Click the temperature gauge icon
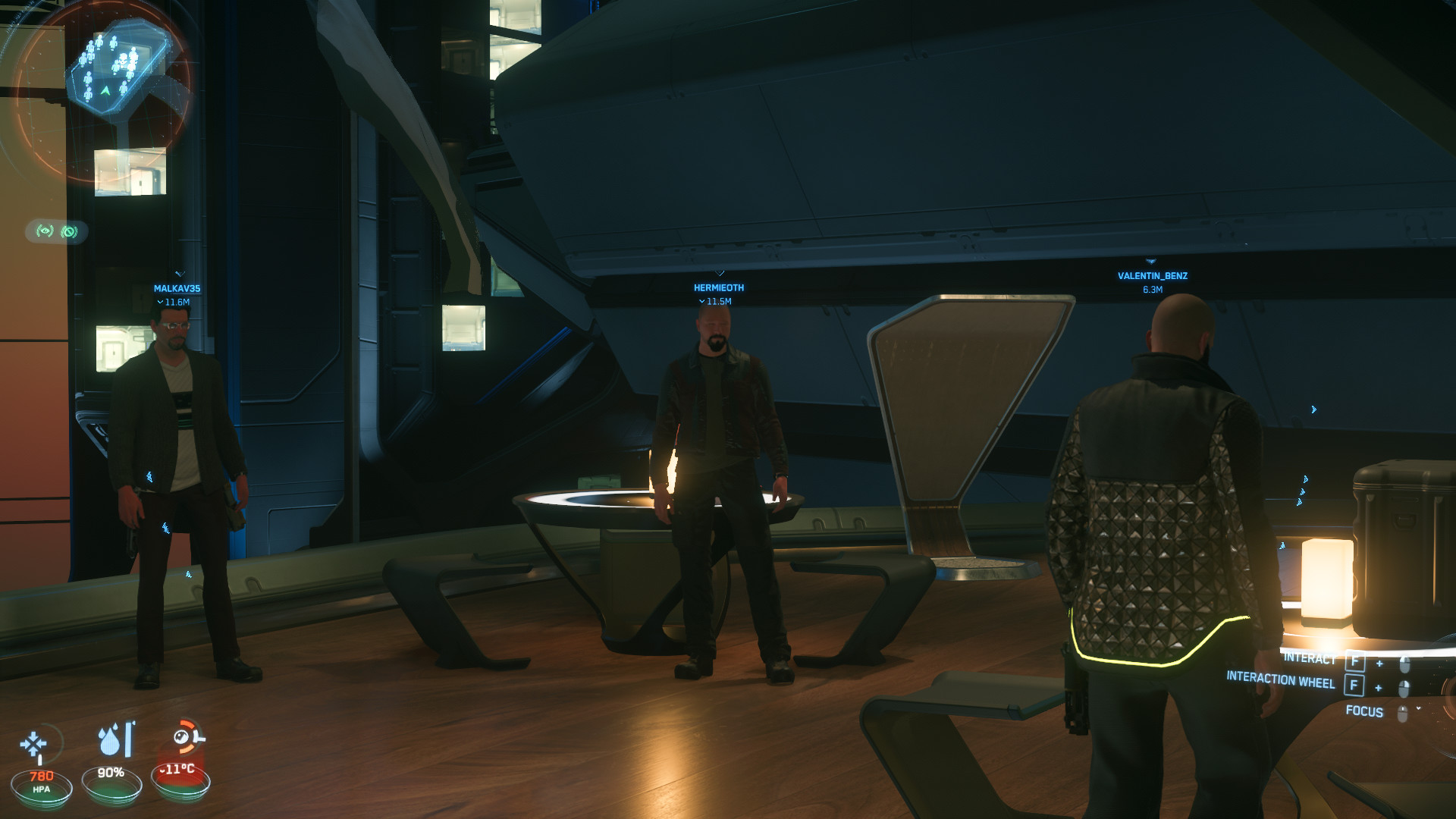 pos(185,737)
